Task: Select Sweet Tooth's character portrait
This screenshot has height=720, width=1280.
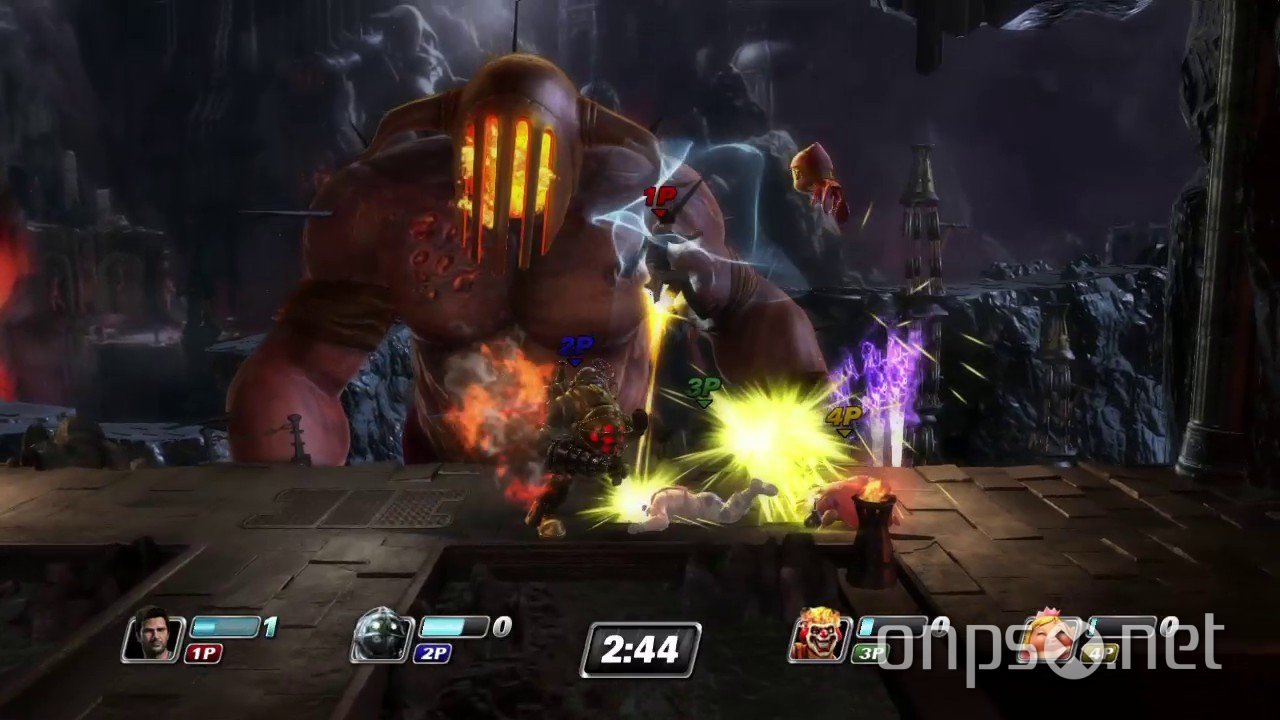Action: click(820, 637)
